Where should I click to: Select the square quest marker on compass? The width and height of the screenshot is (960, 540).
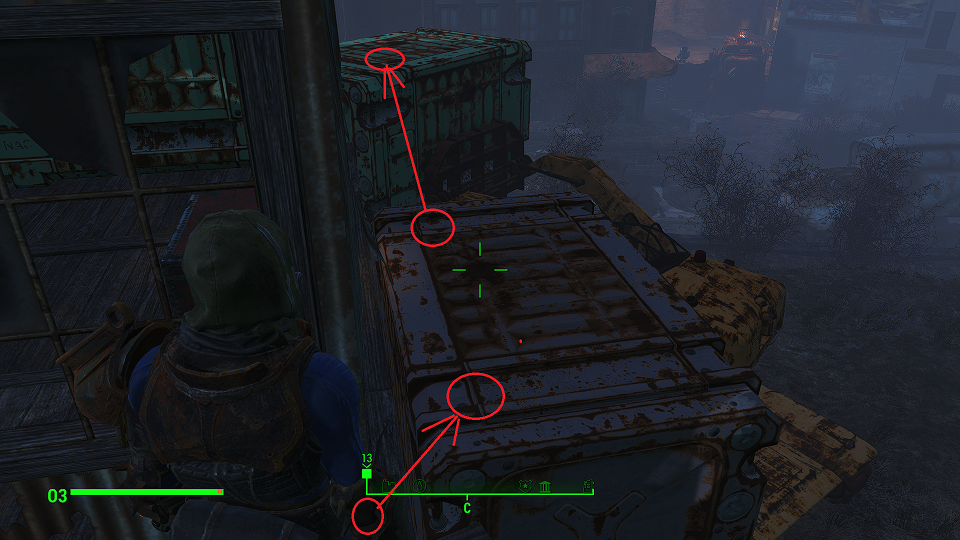367,474
